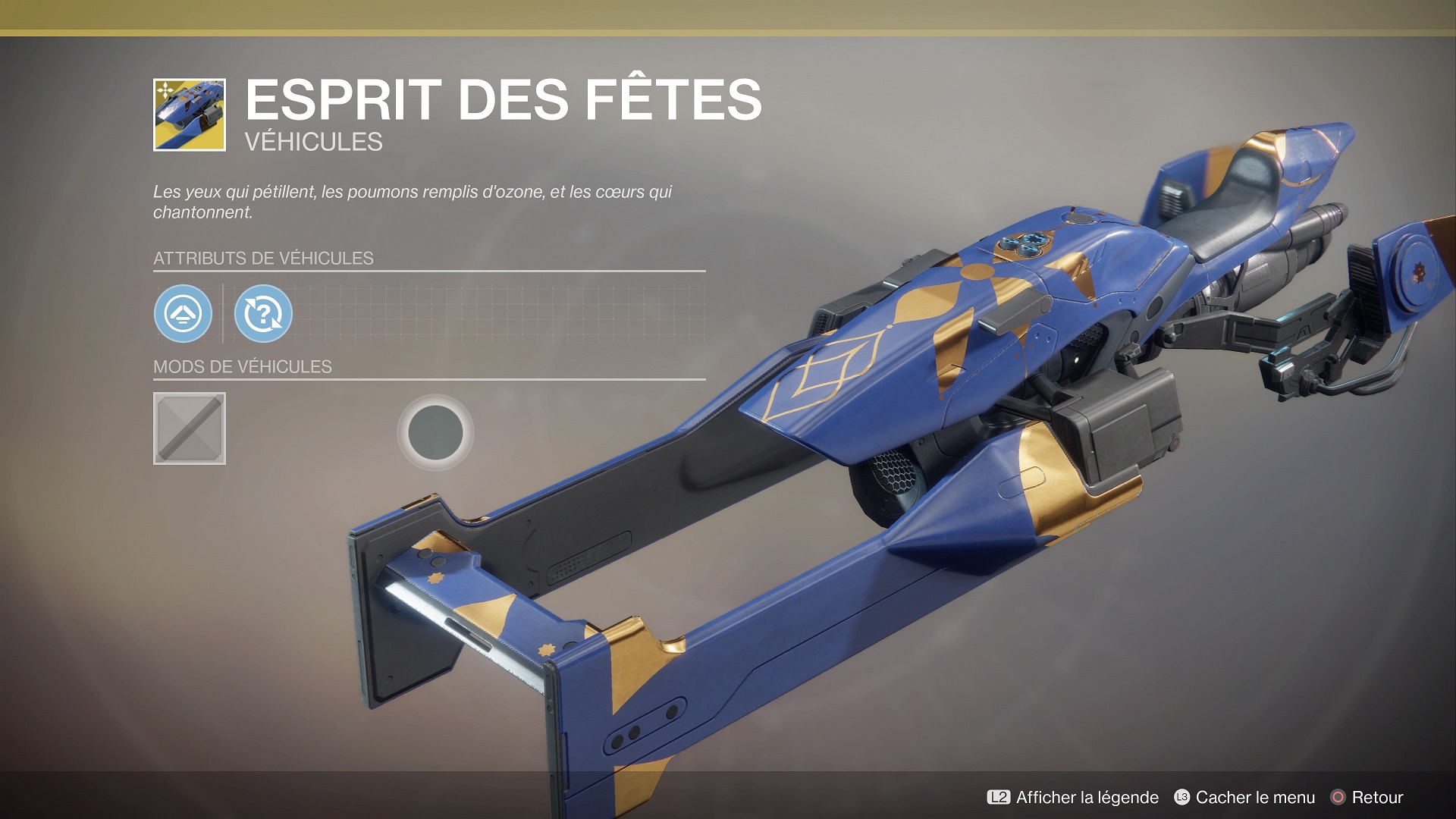This screenshot has height=819, width=1456.
Task: Choose Cacher le menu to hide interface
Action: pos(1244,797)
